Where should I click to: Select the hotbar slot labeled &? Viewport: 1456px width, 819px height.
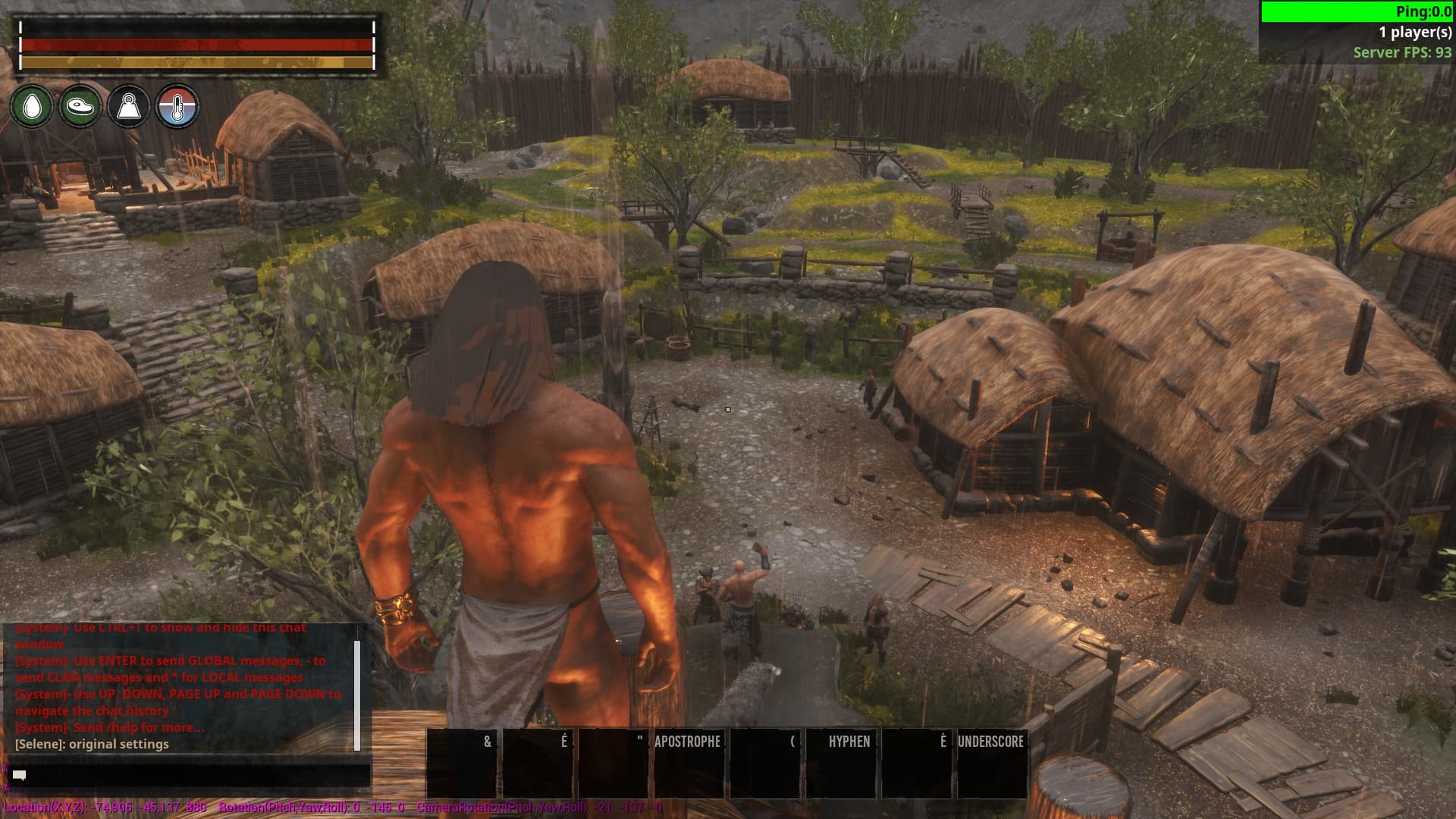461,763
